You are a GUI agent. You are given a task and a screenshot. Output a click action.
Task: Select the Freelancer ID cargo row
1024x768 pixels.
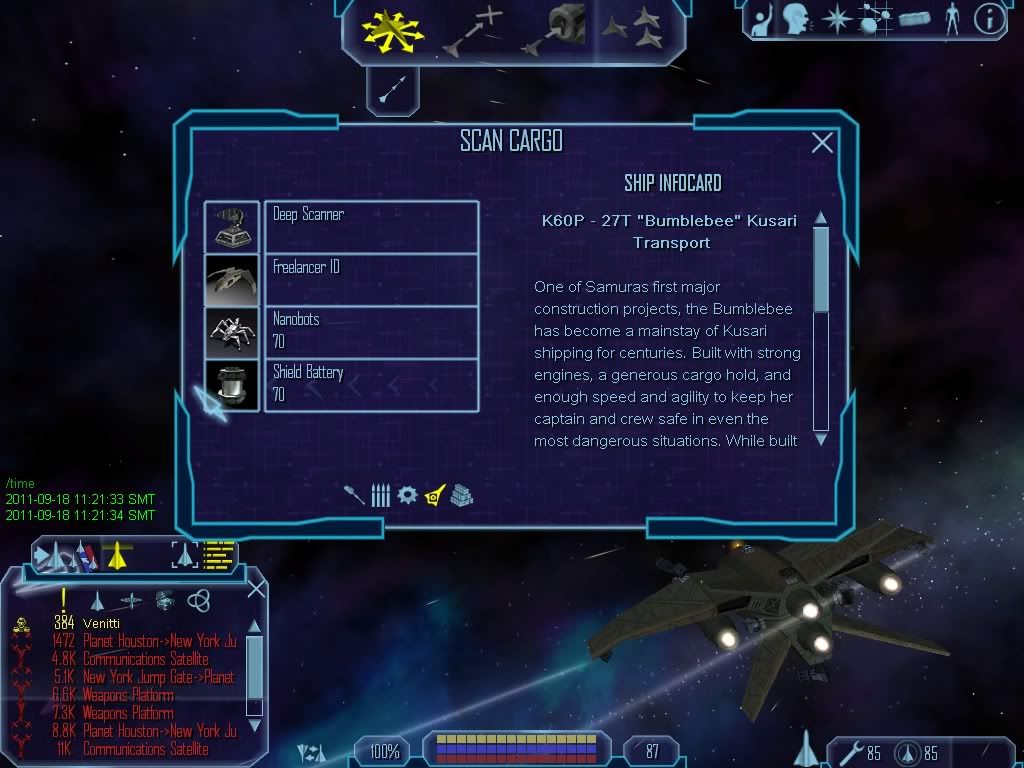[x=371, y=279]
